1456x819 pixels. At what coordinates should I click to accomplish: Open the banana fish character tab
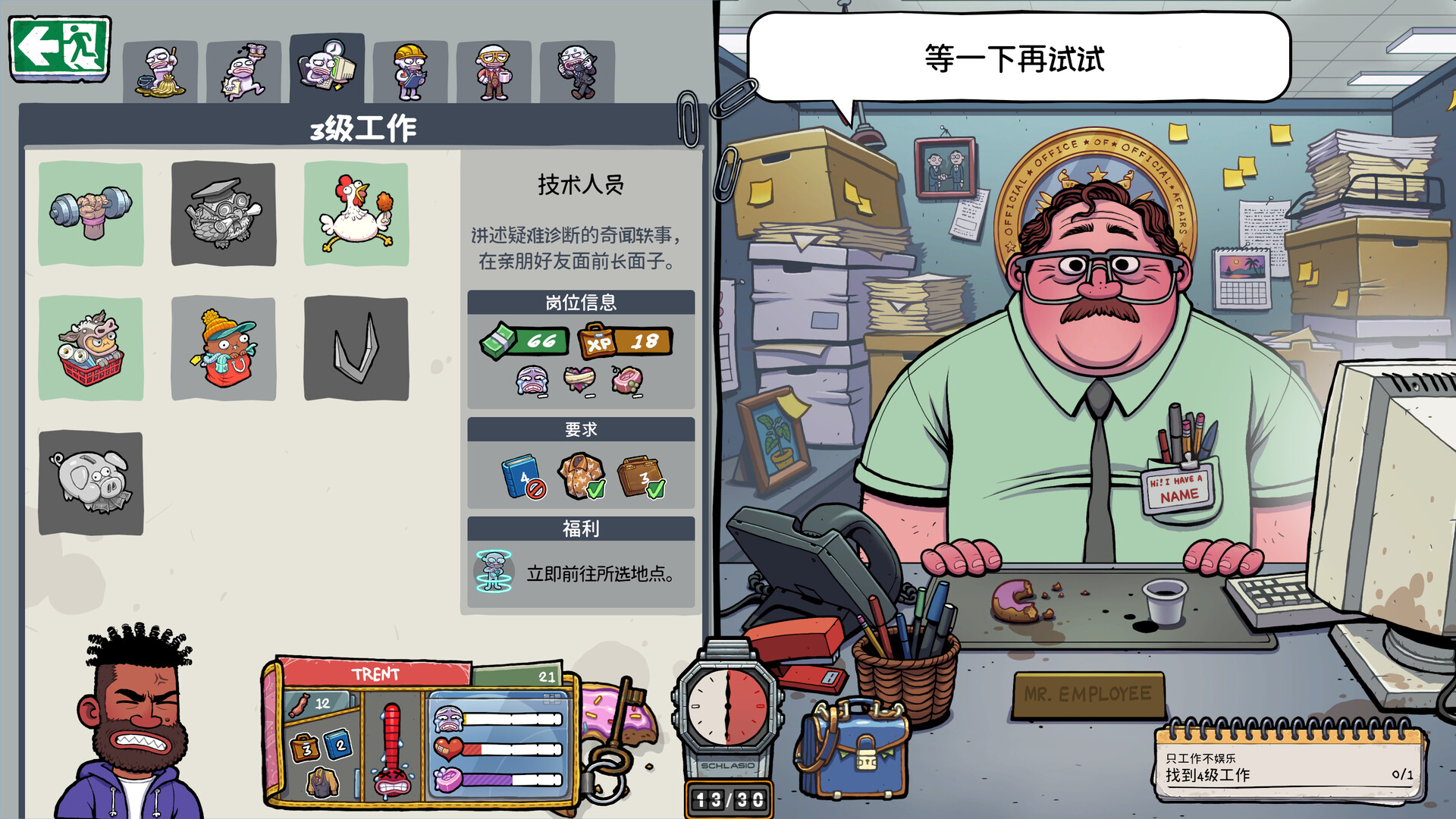(x=161, y=68)
